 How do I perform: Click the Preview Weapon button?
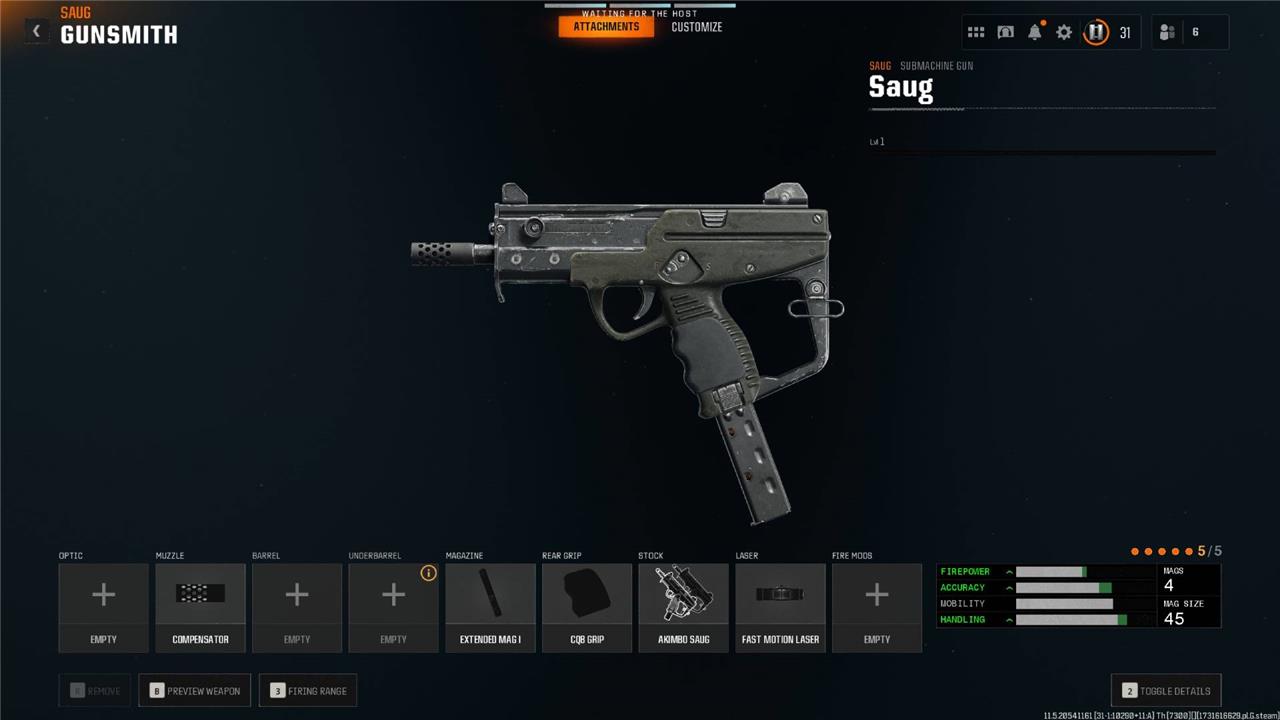tap(195, 690)
